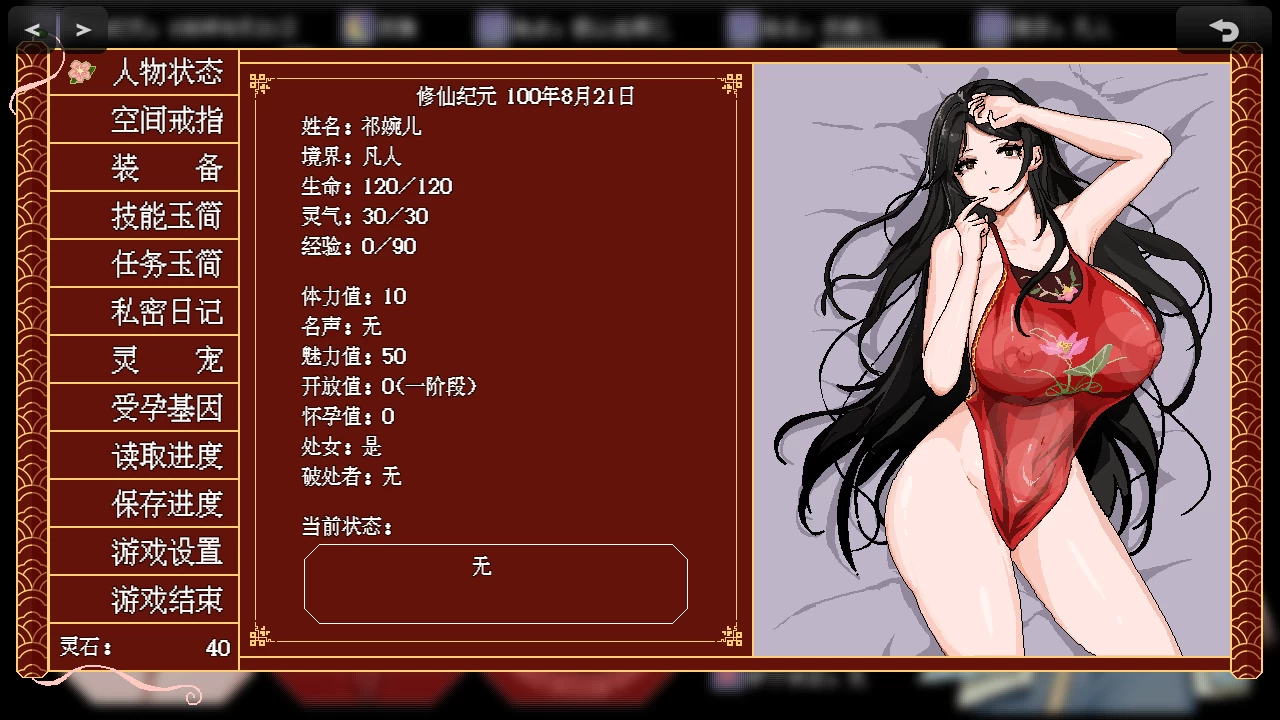Click the forward arrow icon at top left
This screenshot has height=720, width=1280.
click(x=84, y=28)
